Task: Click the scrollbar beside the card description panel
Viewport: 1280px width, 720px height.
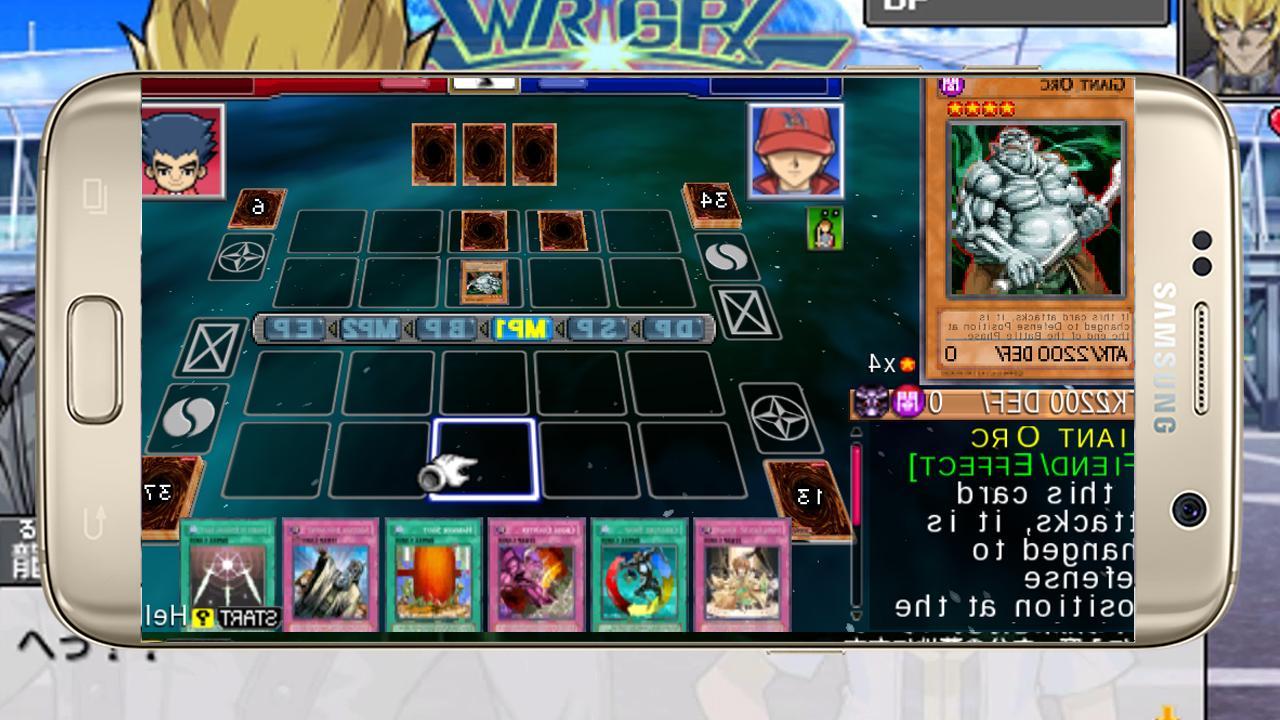Action: pos(858,520)
